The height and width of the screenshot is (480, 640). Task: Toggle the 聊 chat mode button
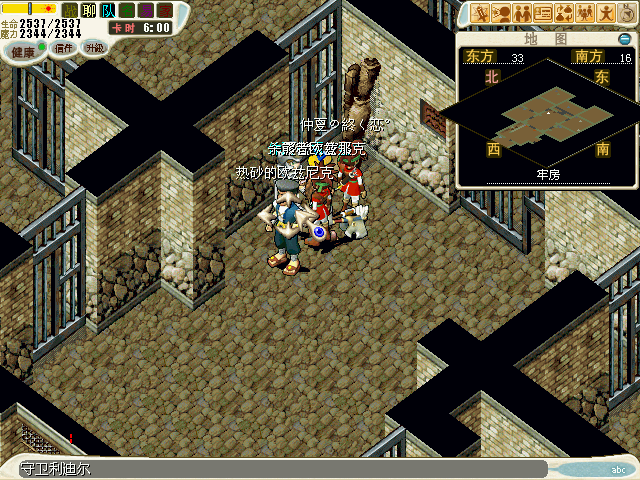coord(89,11)
